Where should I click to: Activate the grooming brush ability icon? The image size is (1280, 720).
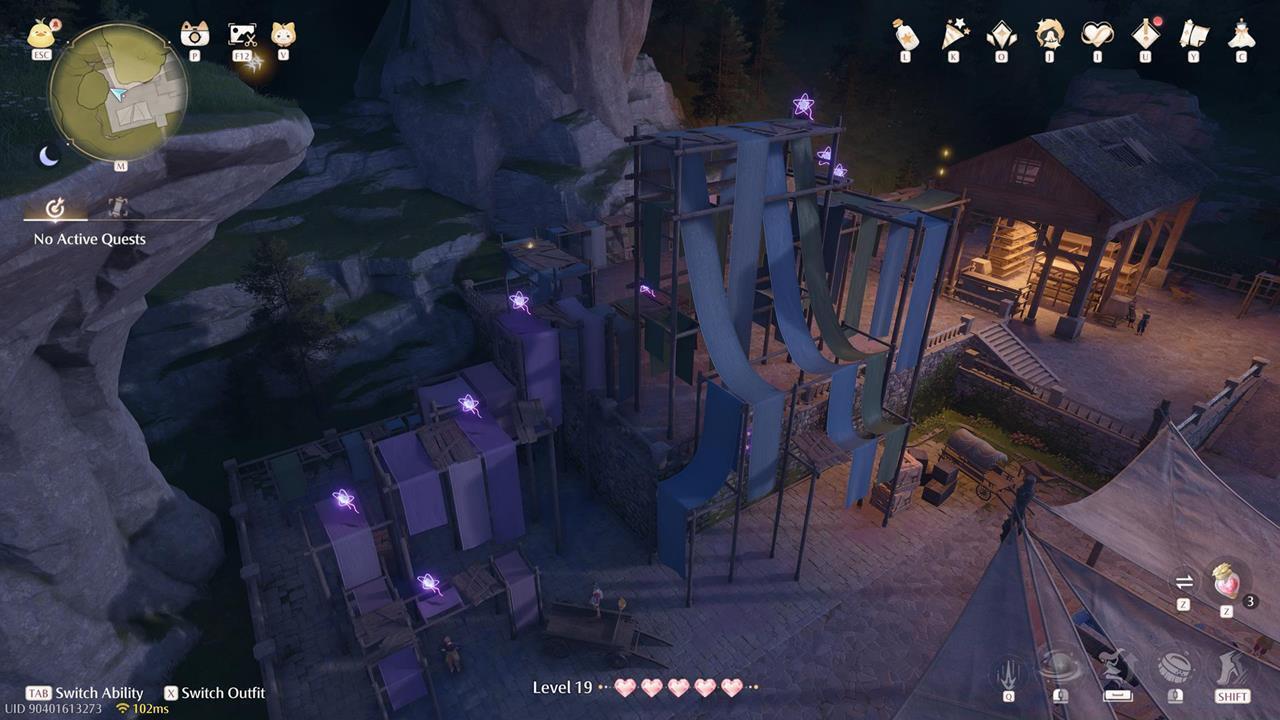(1175, 668)
